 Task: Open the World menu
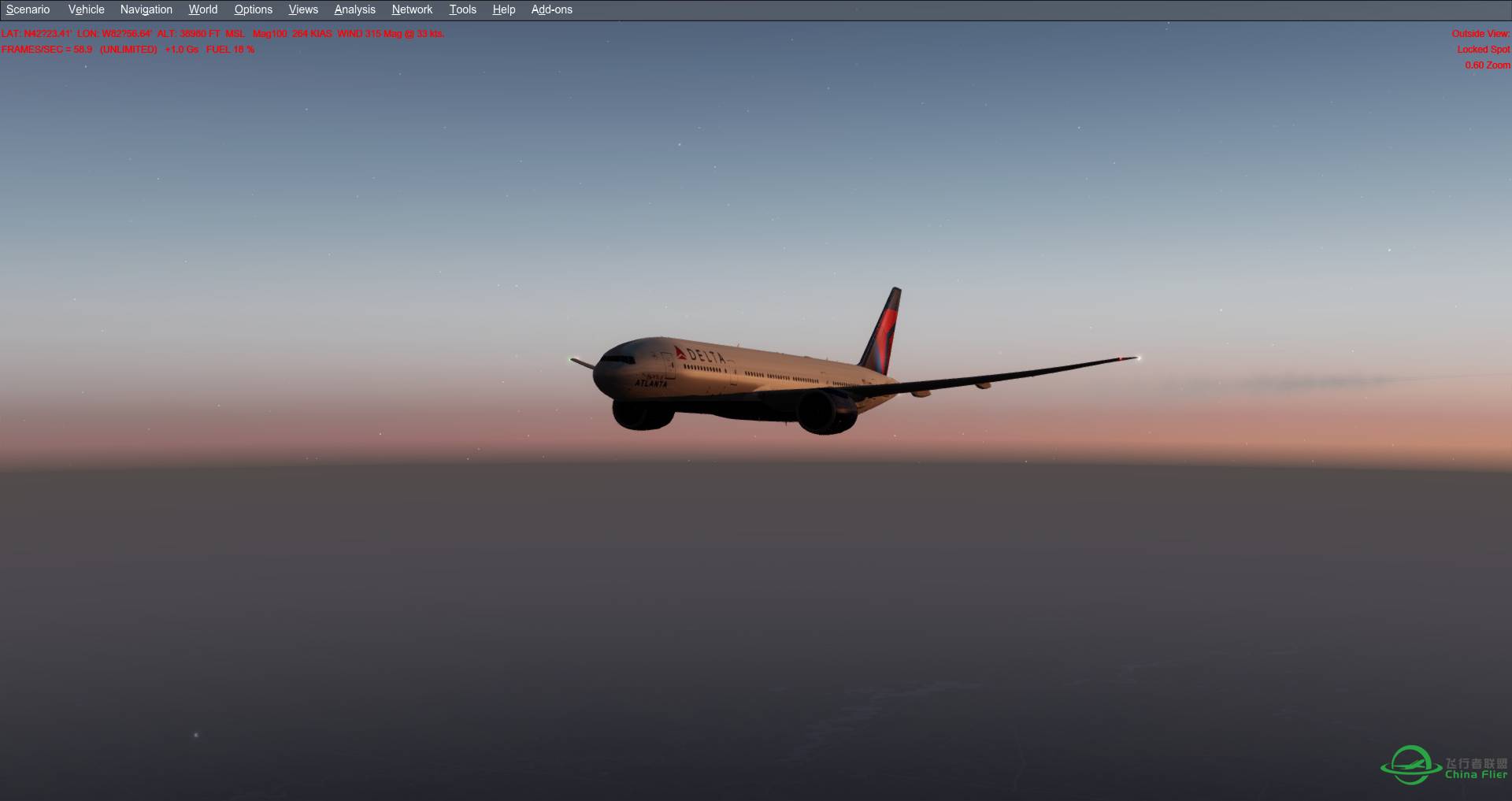click(202, 9)
